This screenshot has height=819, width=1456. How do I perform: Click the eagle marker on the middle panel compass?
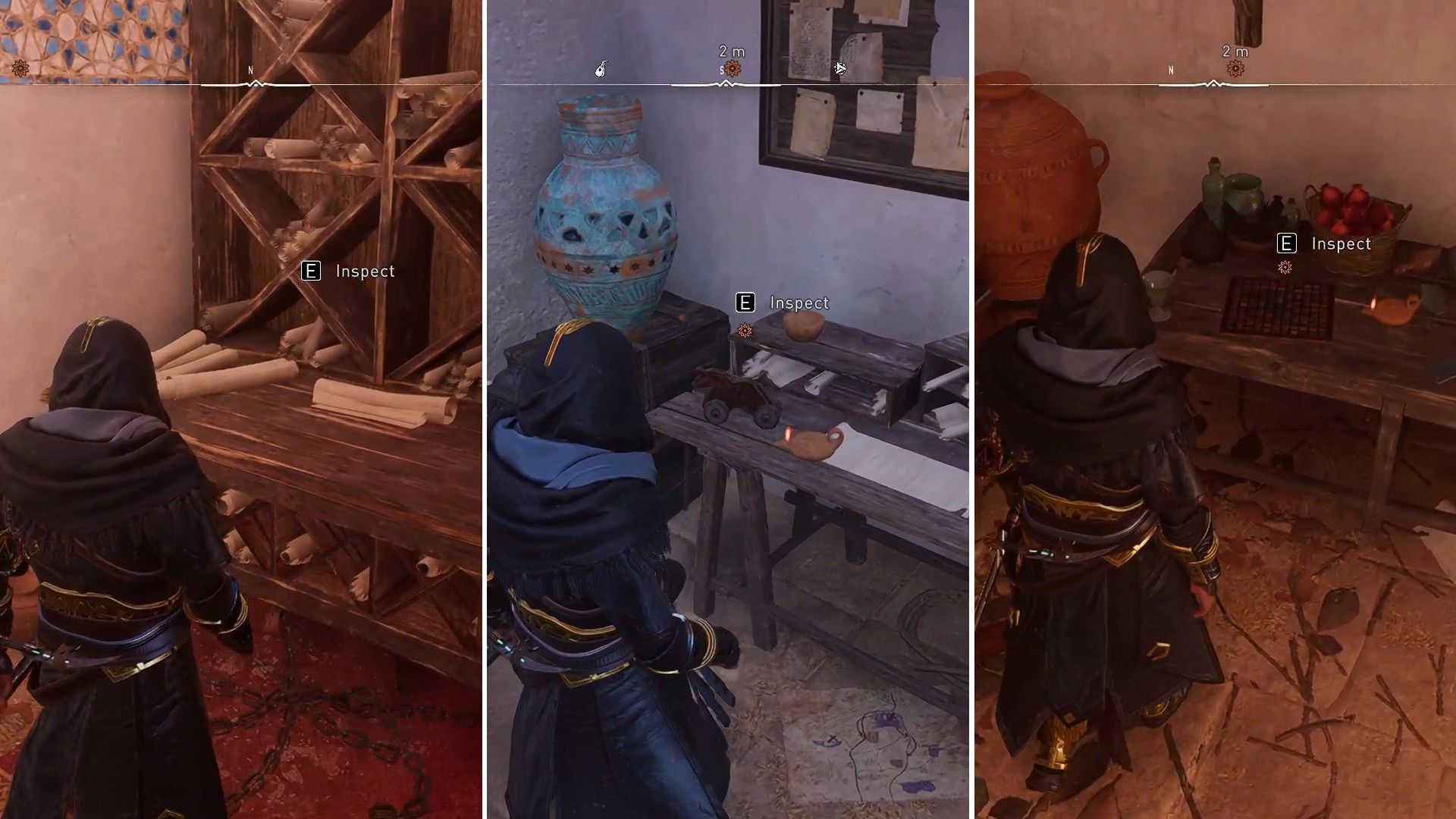coord(840,68)
